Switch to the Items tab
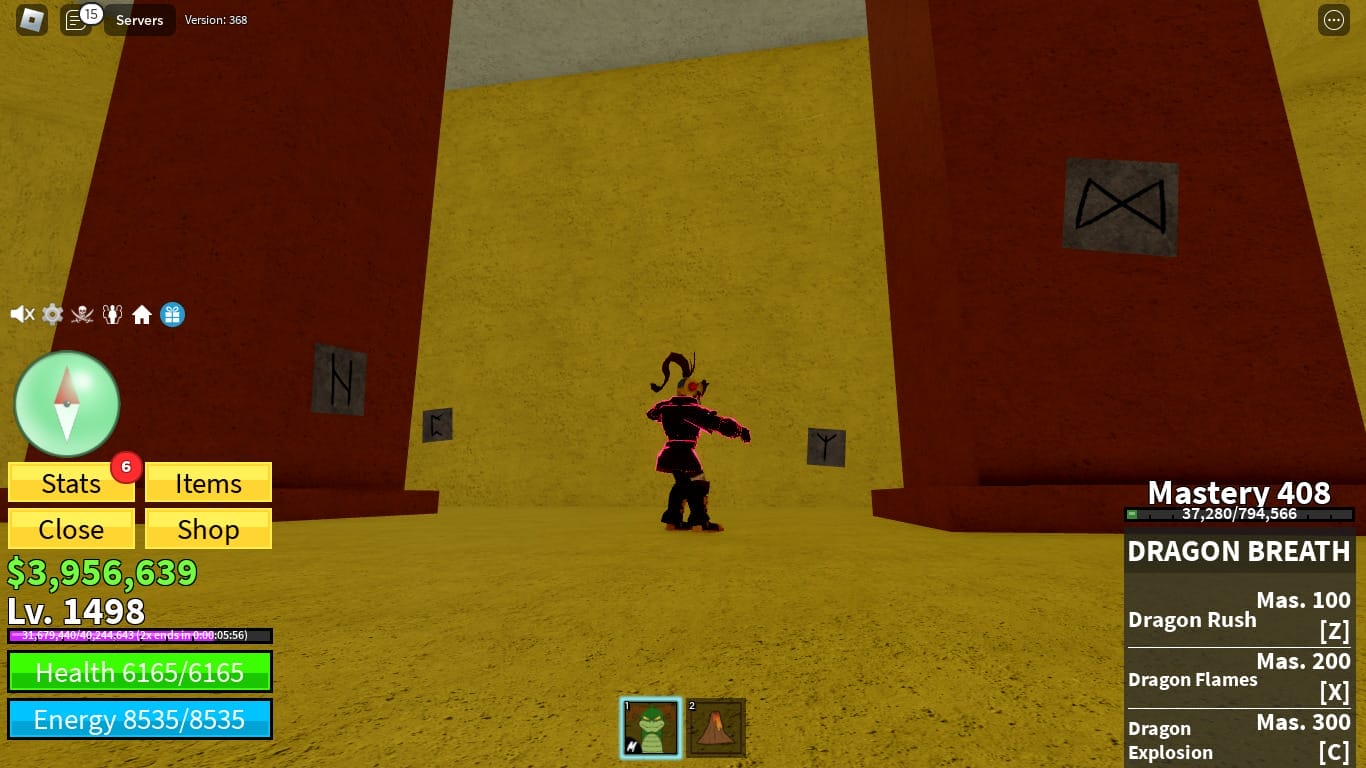 (207, 483)
